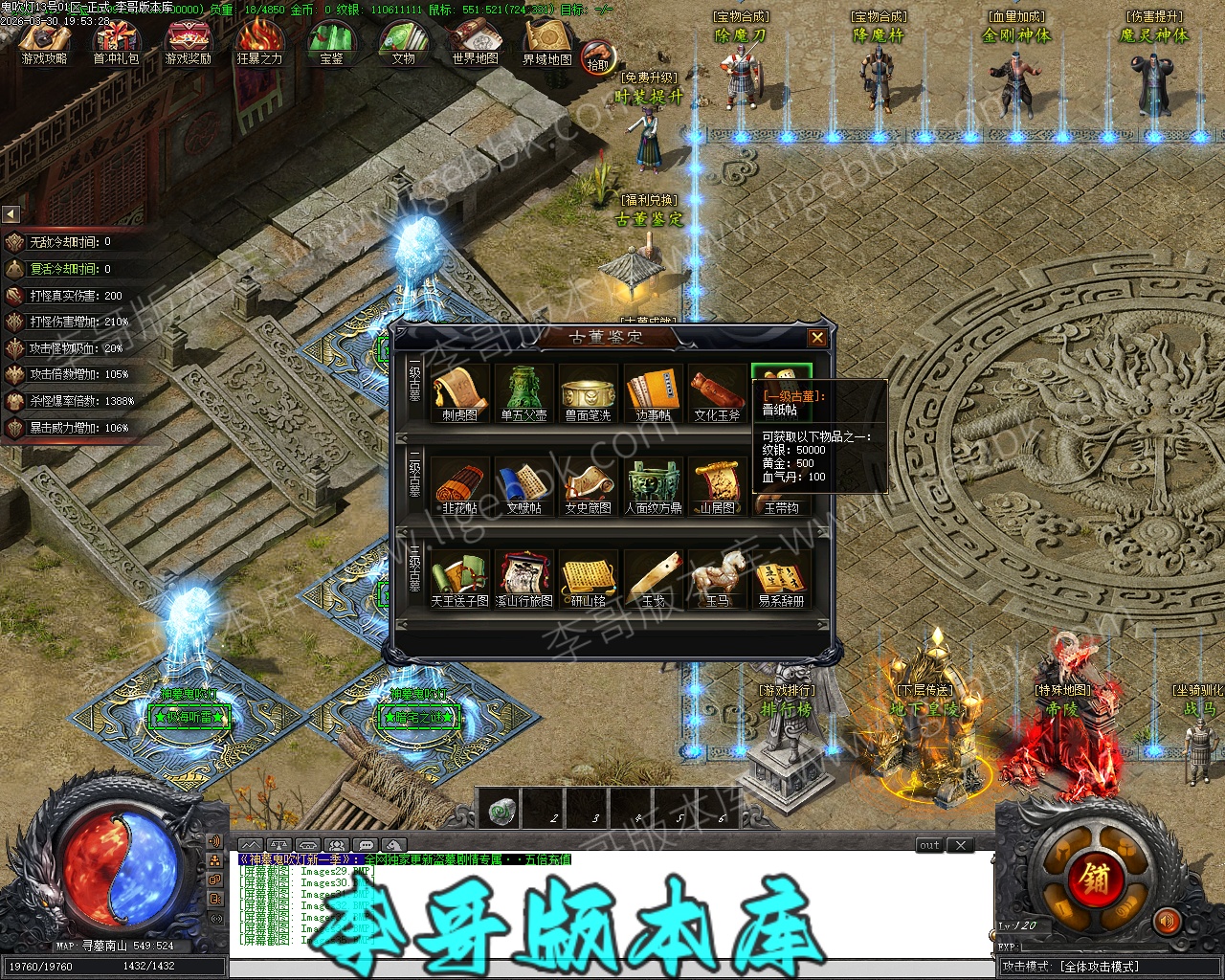1225x980 pixels.
Task: Open the 世界地图 world map
Action: click(x=475, y=42)
